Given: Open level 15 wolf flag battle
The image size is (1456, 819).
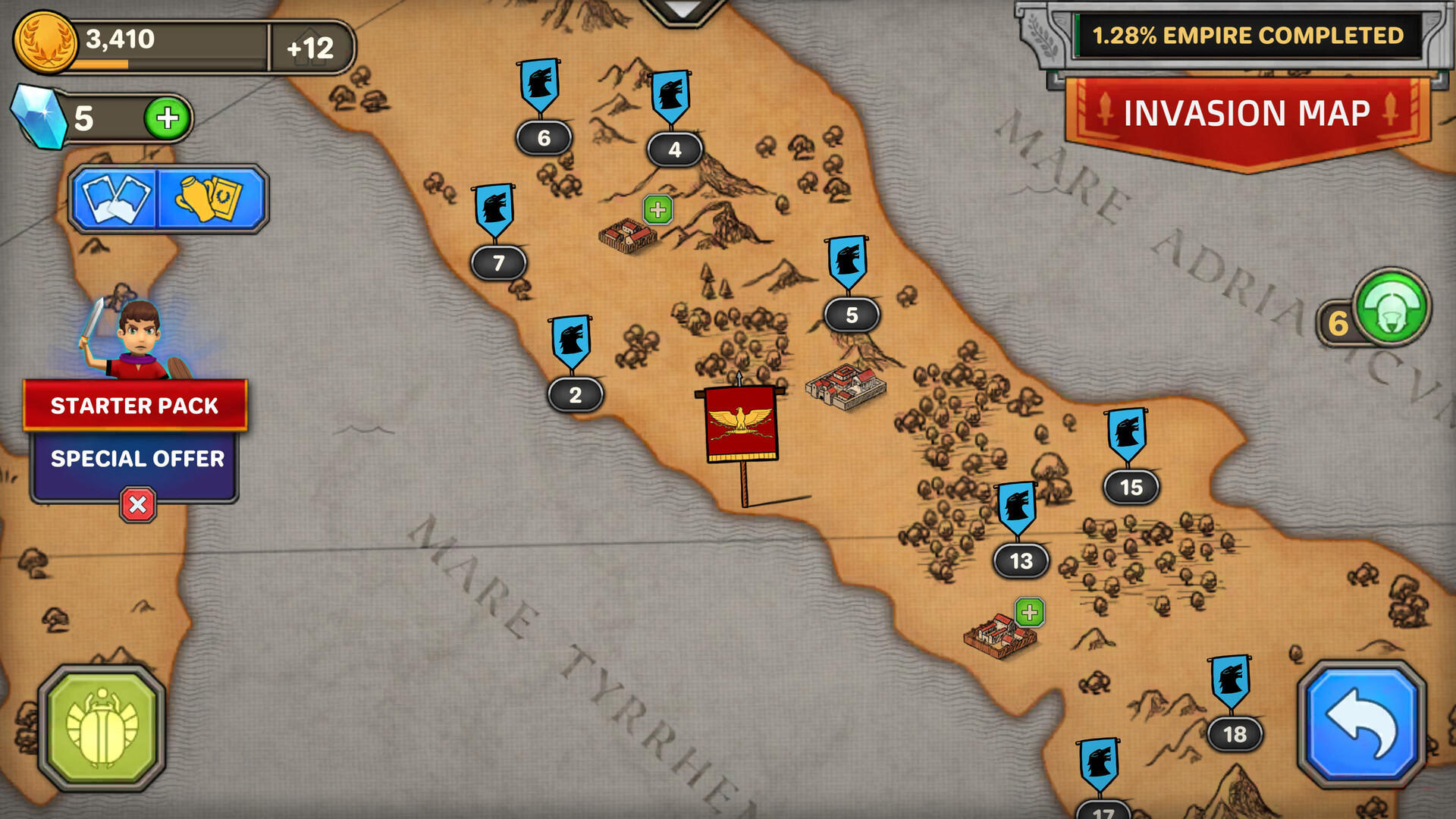Looking at the screenshot, I should pos(1129,455).
